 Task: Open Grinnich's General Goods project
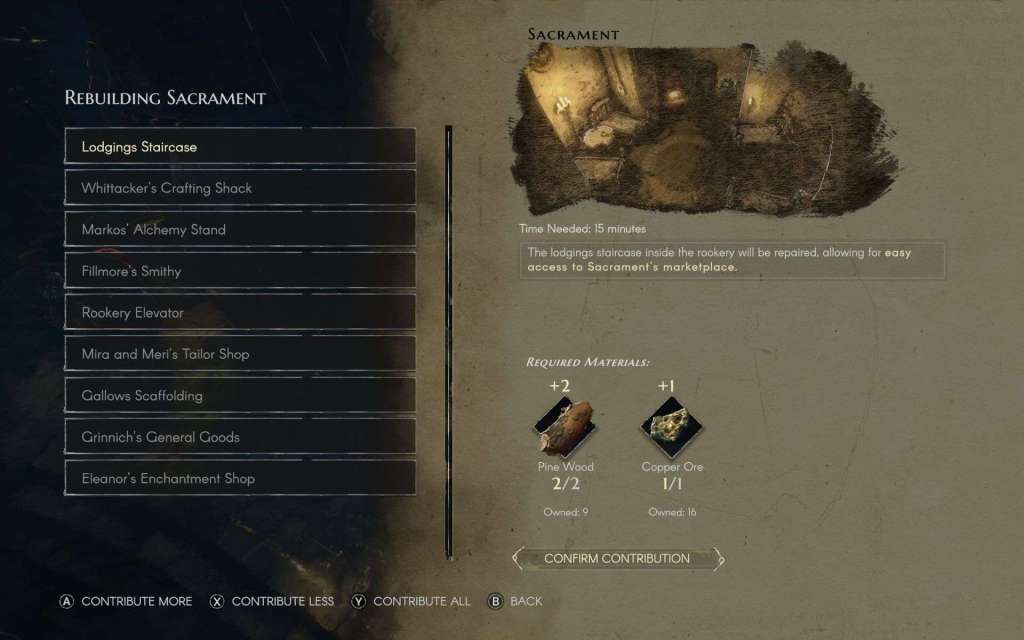click(240, 437)
